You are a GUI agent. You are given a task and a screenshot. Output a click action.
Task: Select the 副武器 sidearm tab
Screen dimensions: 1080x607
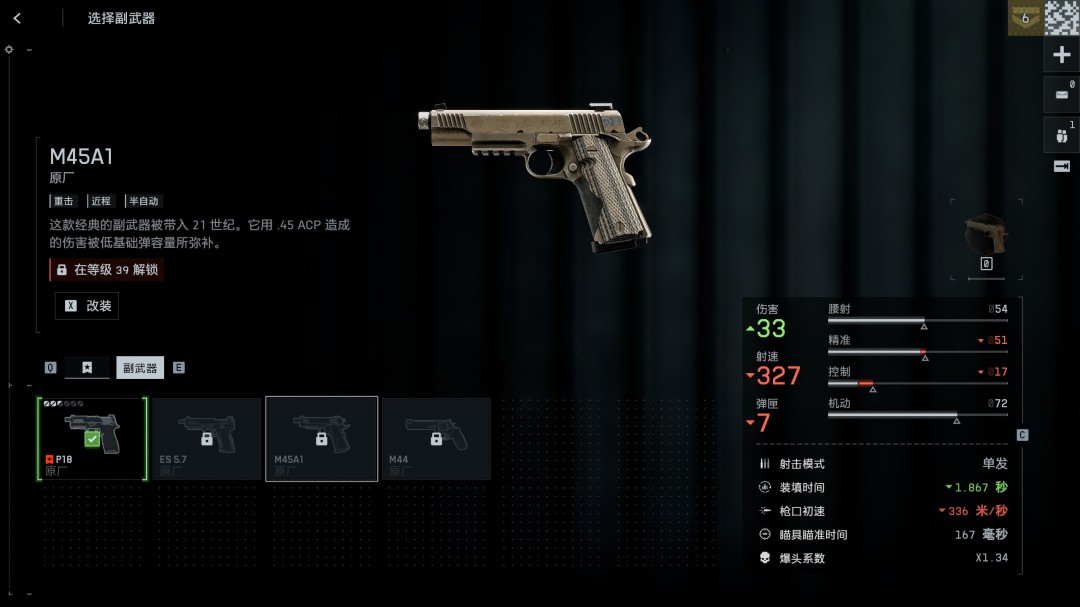(140, 367)
